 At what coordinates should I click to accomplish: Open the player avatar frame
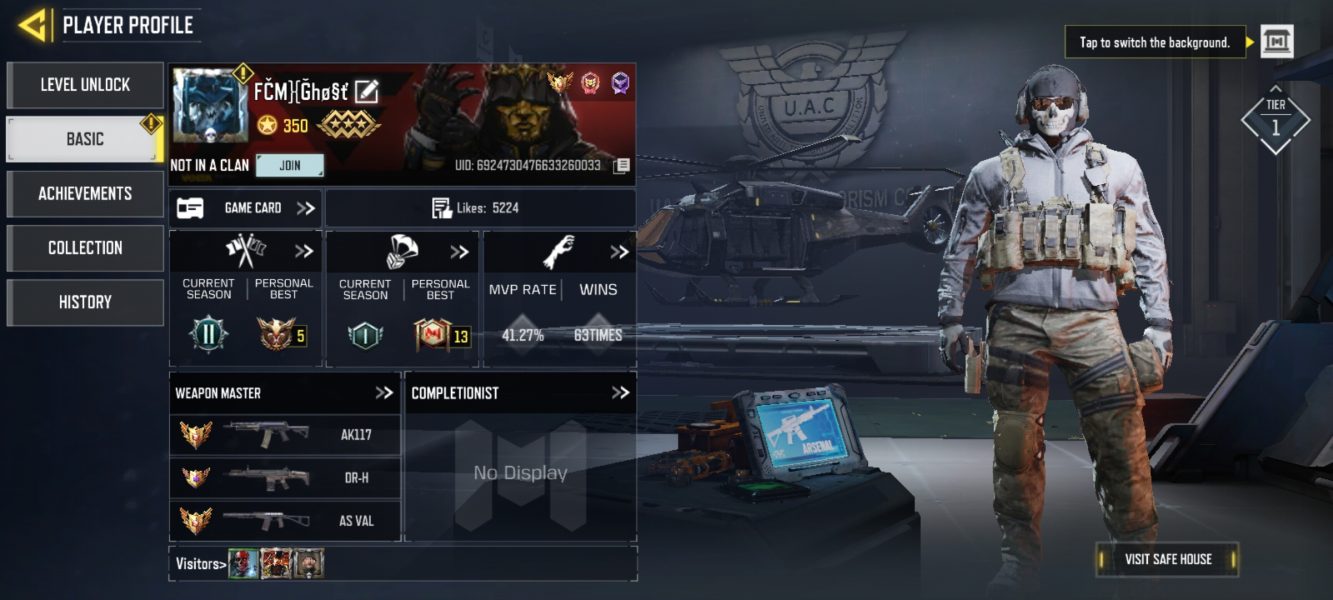tap(209, 106)
